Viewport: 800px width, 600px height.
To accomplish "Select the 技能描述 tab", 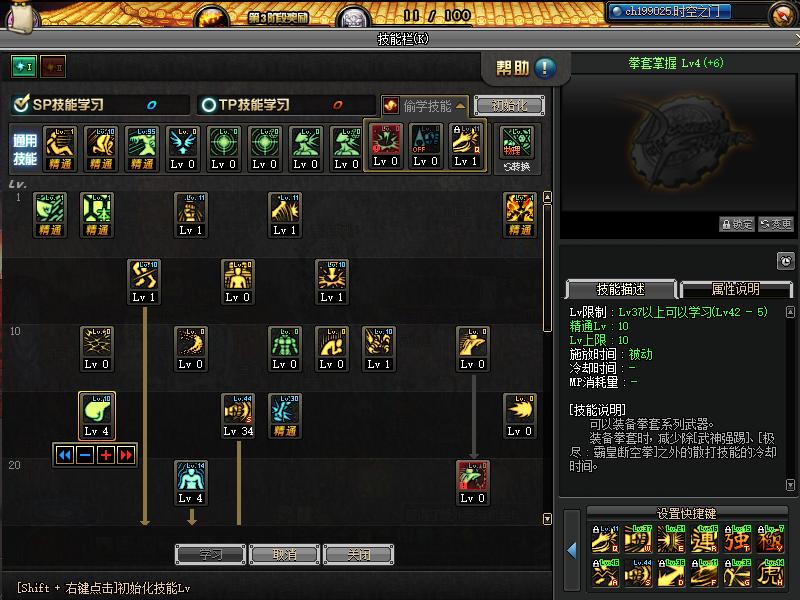I will [621, 289].
